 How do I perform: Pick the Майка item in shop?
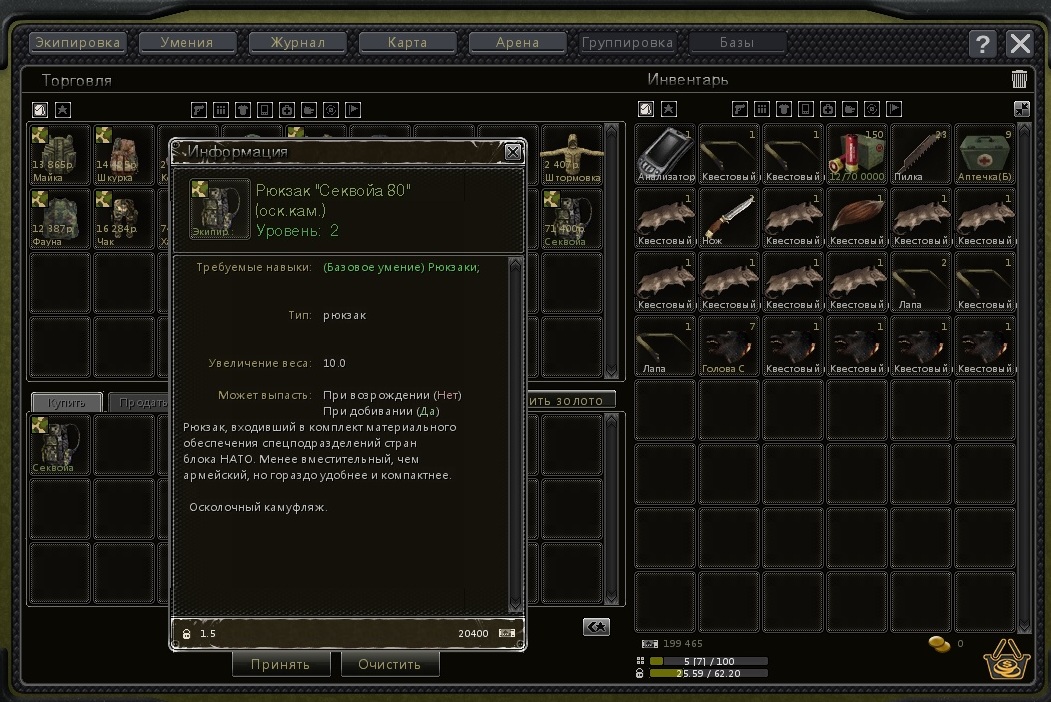click(60, 155)
